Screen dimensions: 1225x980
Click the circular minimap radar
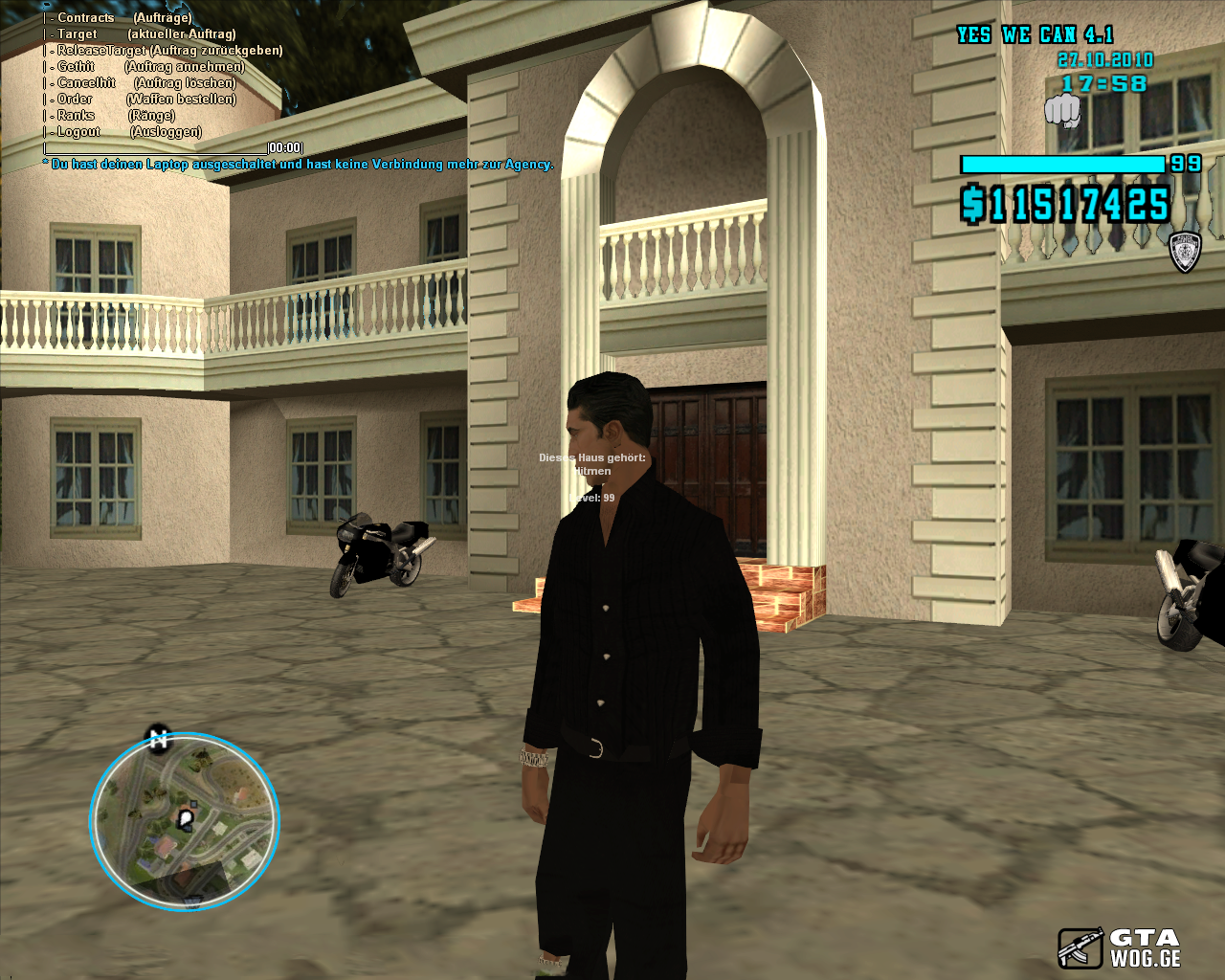[x=185, y=822]
